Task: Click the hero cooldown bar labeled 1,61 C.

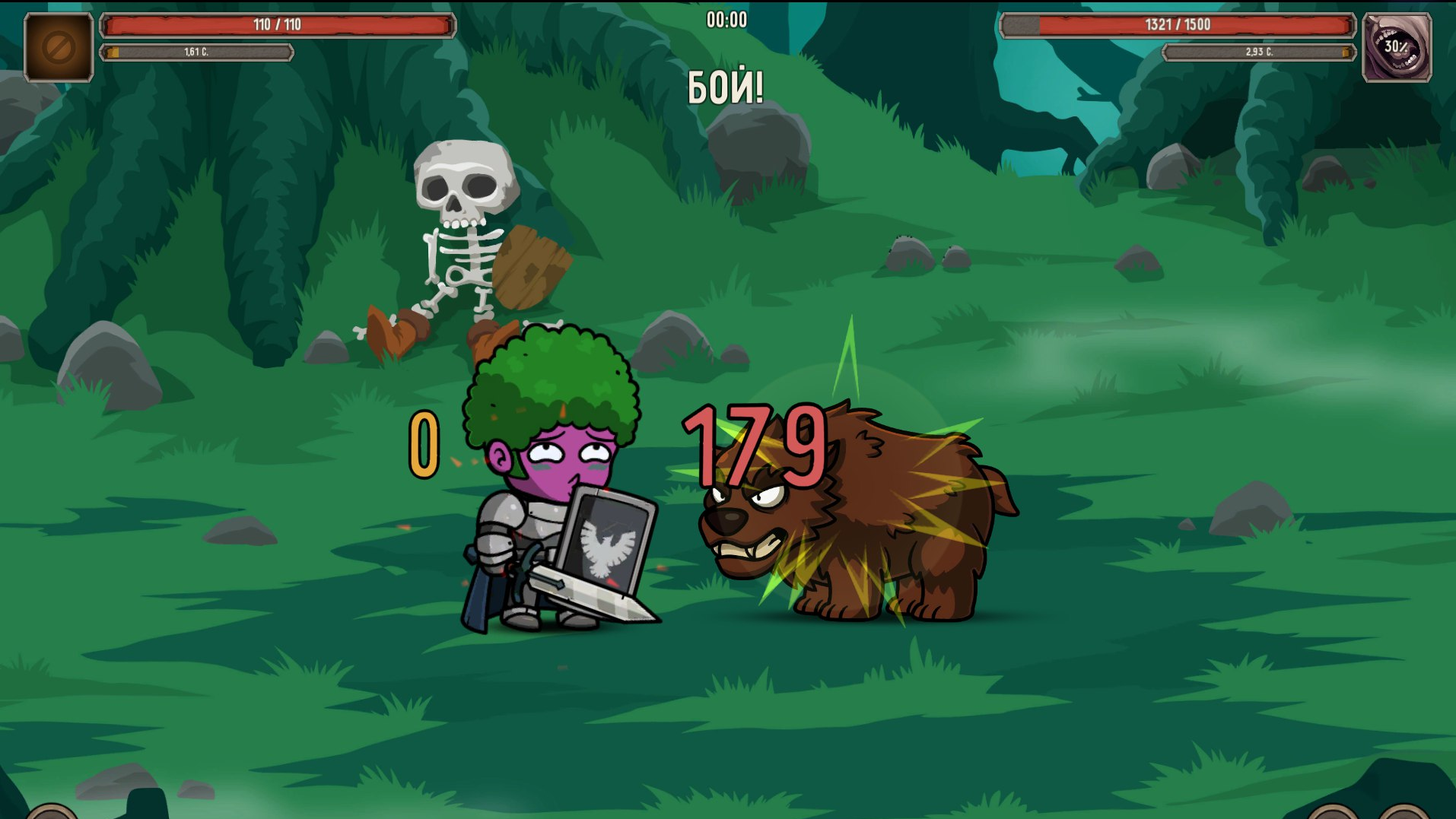Action: (196, 53)
